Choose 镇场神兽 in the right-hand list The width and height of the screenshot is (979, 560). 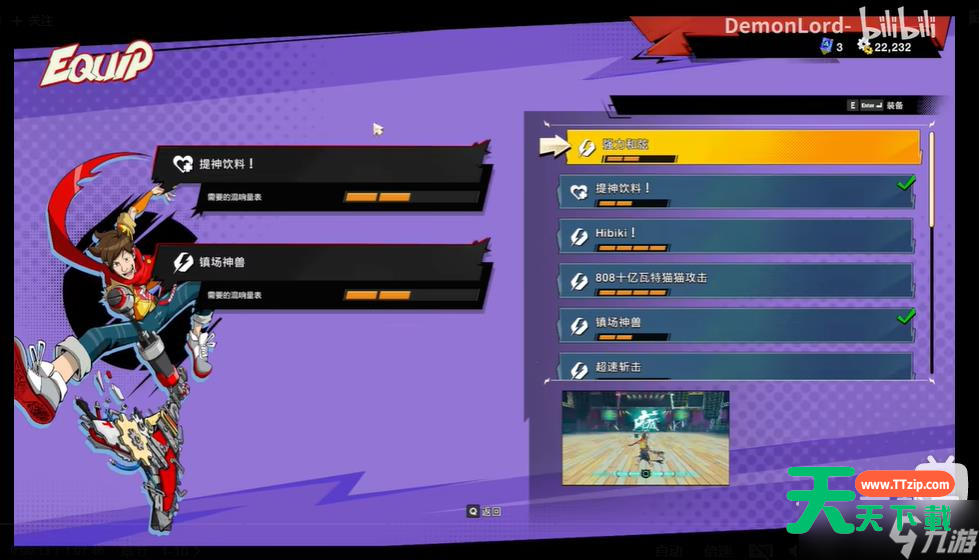[x=736, y=325]
